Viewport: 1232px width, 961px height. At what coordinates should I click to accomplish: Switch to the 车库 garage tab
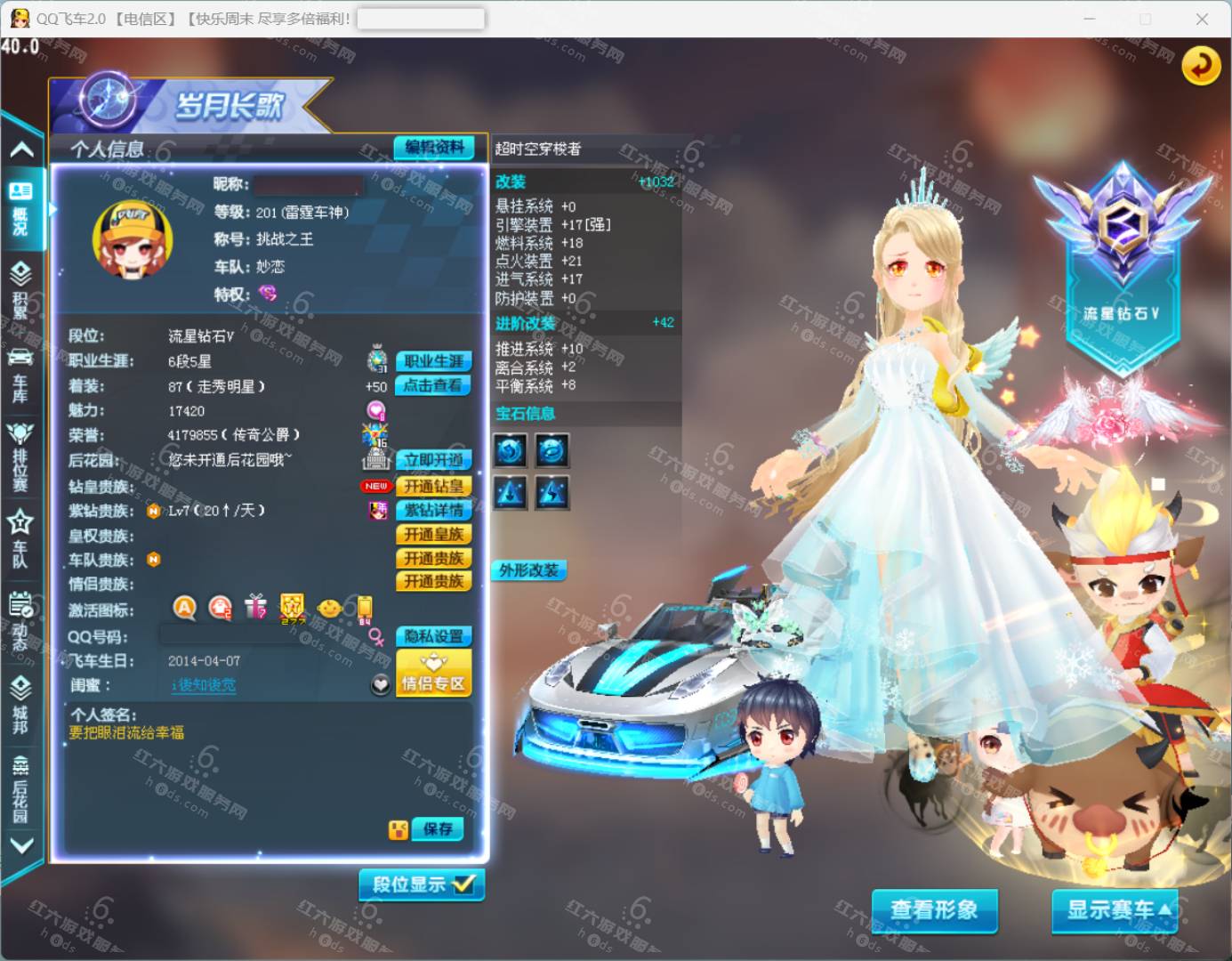[x=20, y=376]
